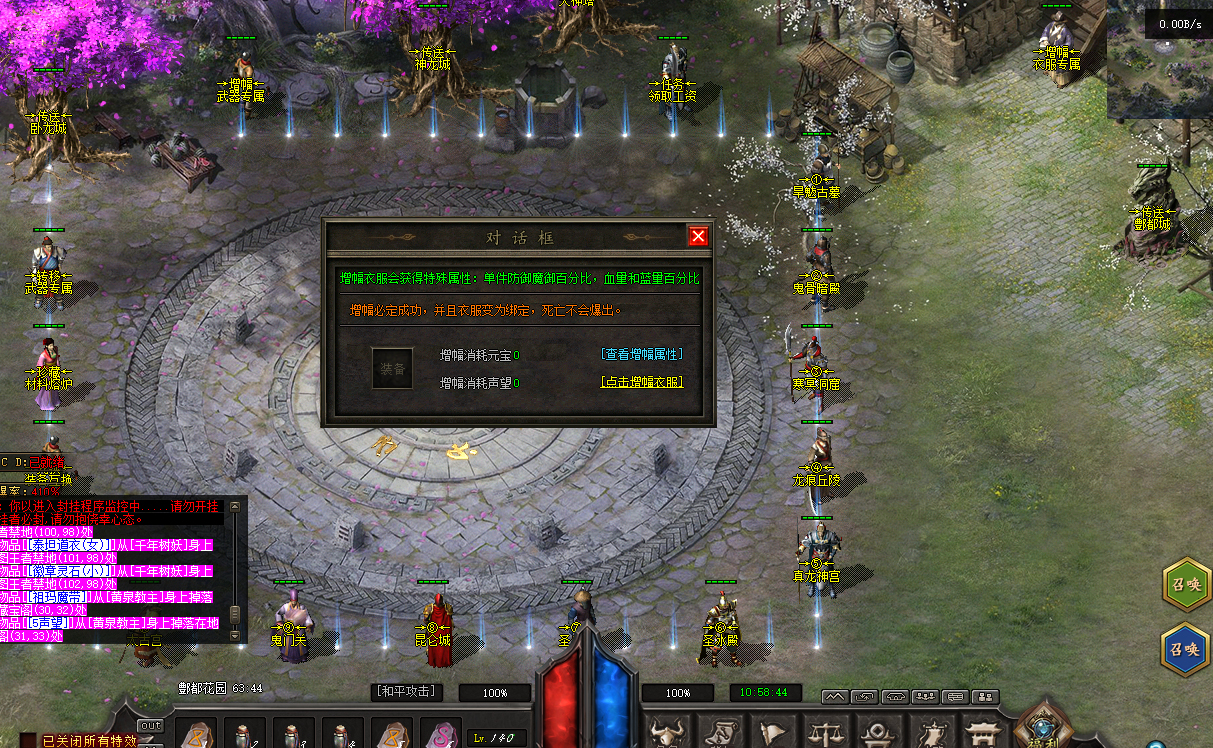Use the pink rune hotbar slot
This screenshot has width=1213, height=748.
pos(440,735)
